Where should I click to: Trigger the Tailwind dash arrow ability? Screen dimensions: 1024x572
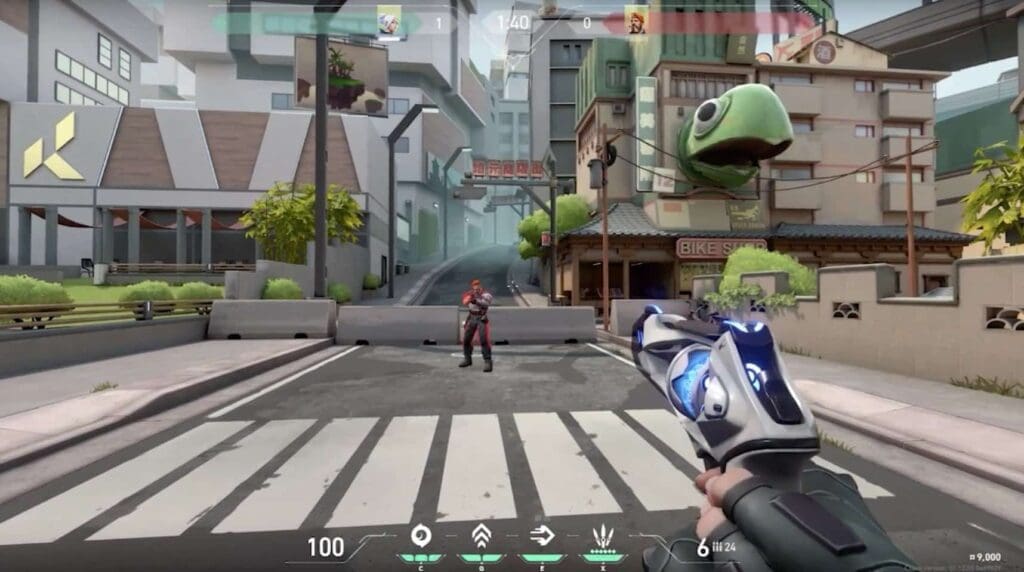(541, 535)
